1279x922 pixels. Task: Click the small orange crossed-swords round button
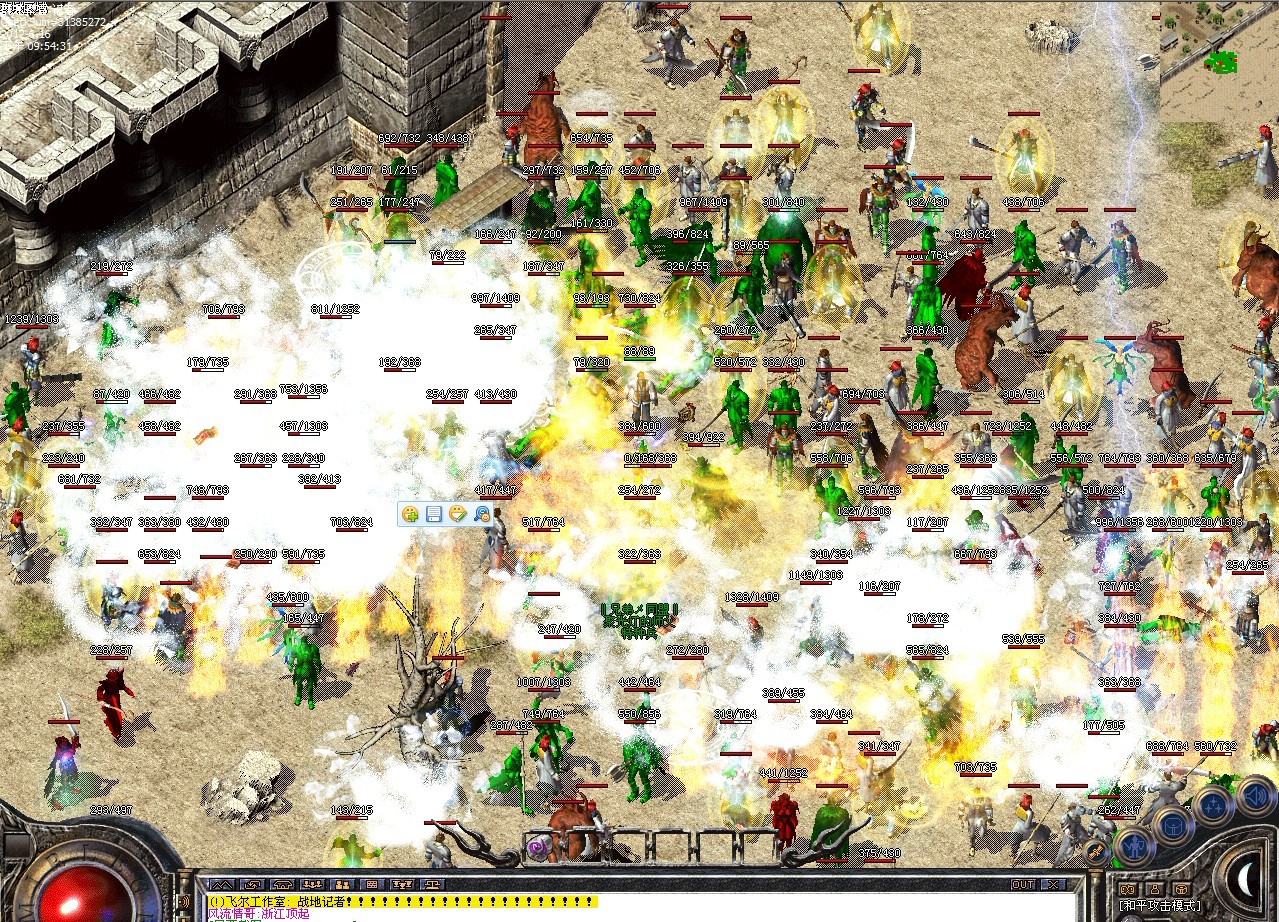pyautogui.click(x=1099, y=851)
